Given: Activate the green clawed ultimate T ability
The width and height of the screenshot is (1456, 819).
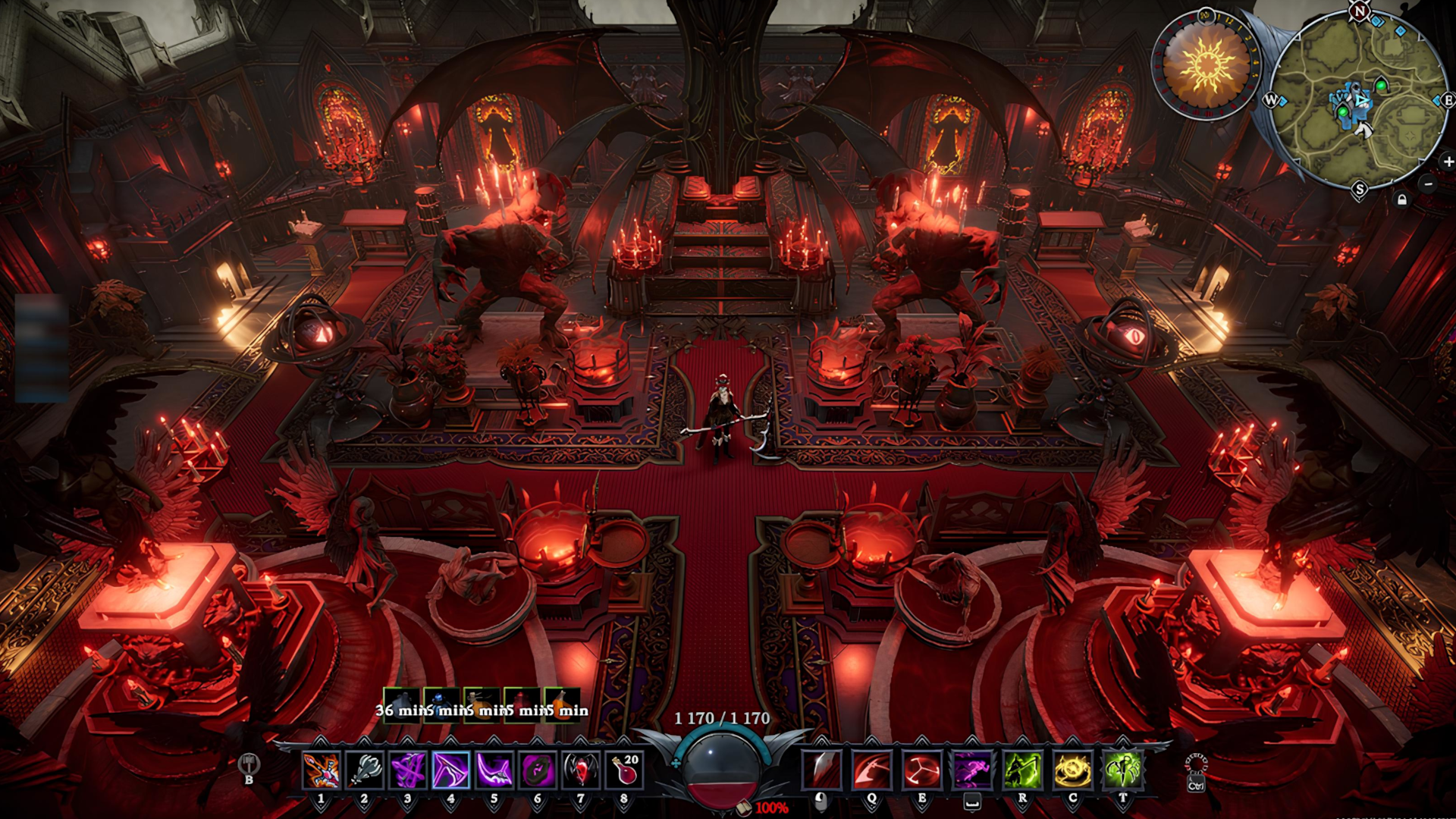Looking at the screenshot, I should [x=1122, y=770].
